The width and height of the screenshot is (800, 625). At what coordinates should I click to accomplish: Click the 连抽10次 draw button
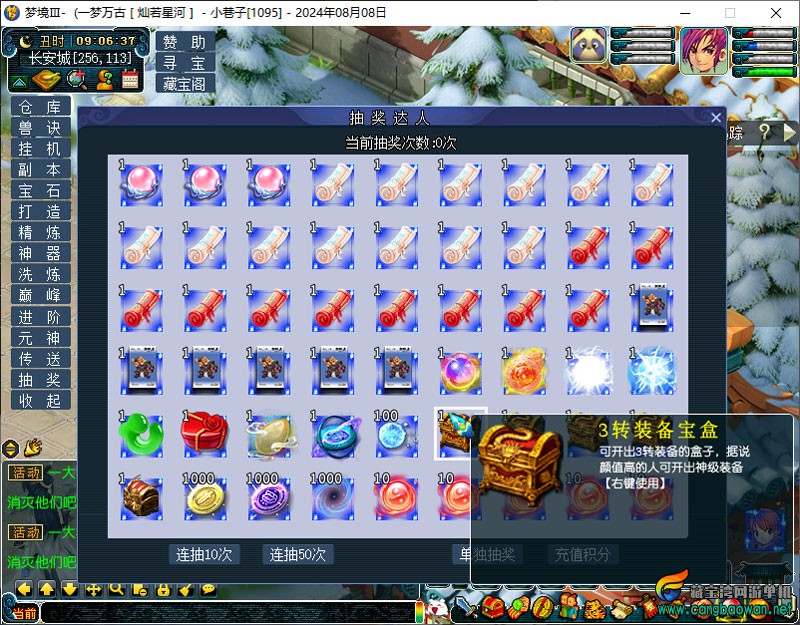pyautogui.click(x=204, y=554)
